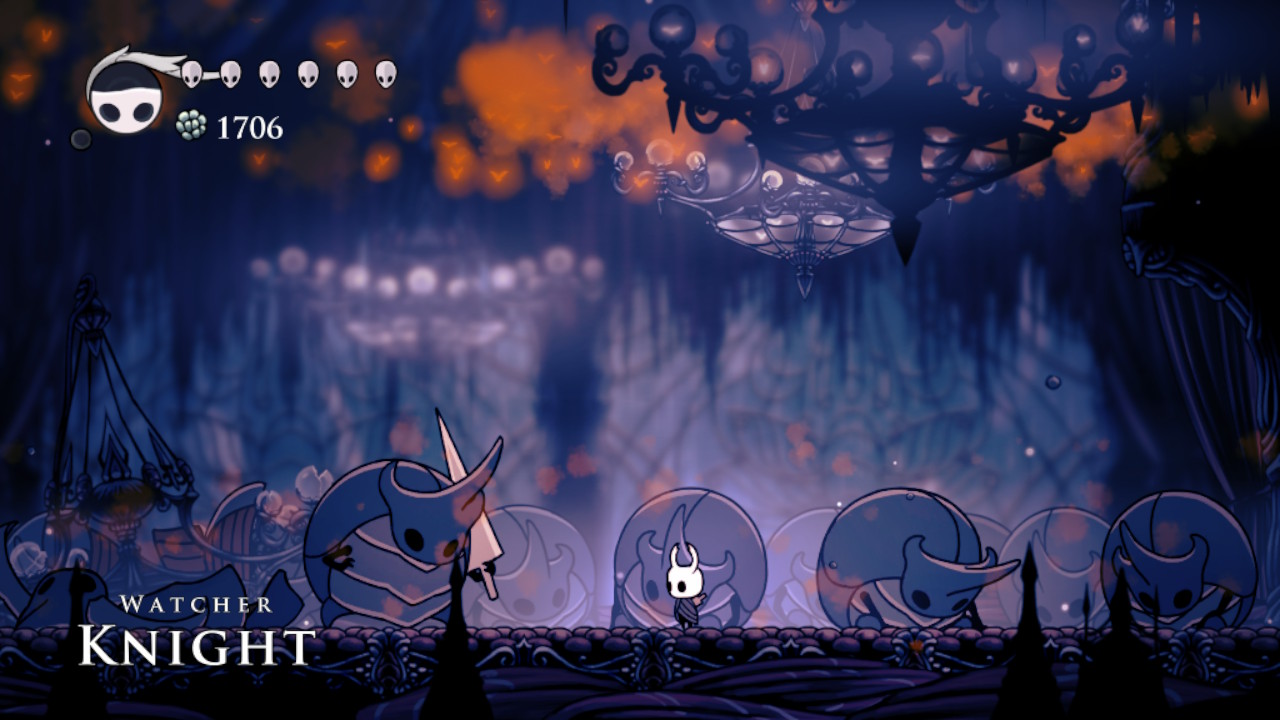Toggle the fourth health mask
The image size is (1280, 720).
pyautogui.click(x=306, y=74)
